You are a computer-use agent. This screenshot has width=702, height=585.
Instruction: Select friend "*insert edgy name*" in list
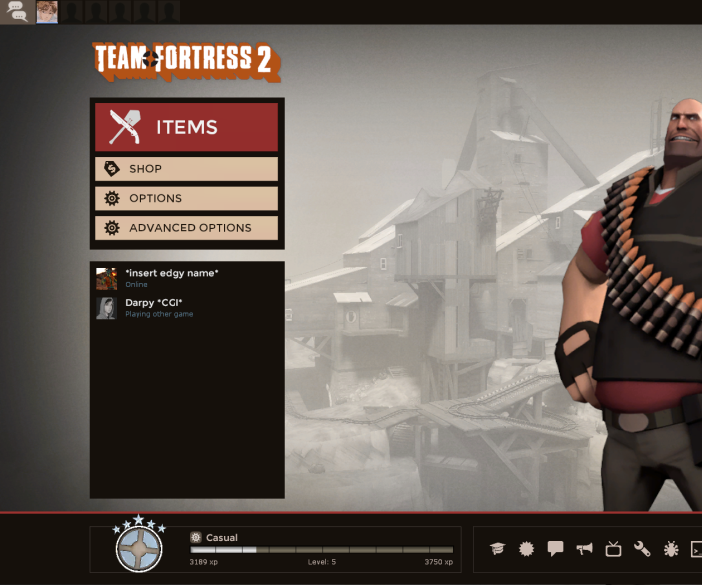pyautogui.click(x=171, y=278)
